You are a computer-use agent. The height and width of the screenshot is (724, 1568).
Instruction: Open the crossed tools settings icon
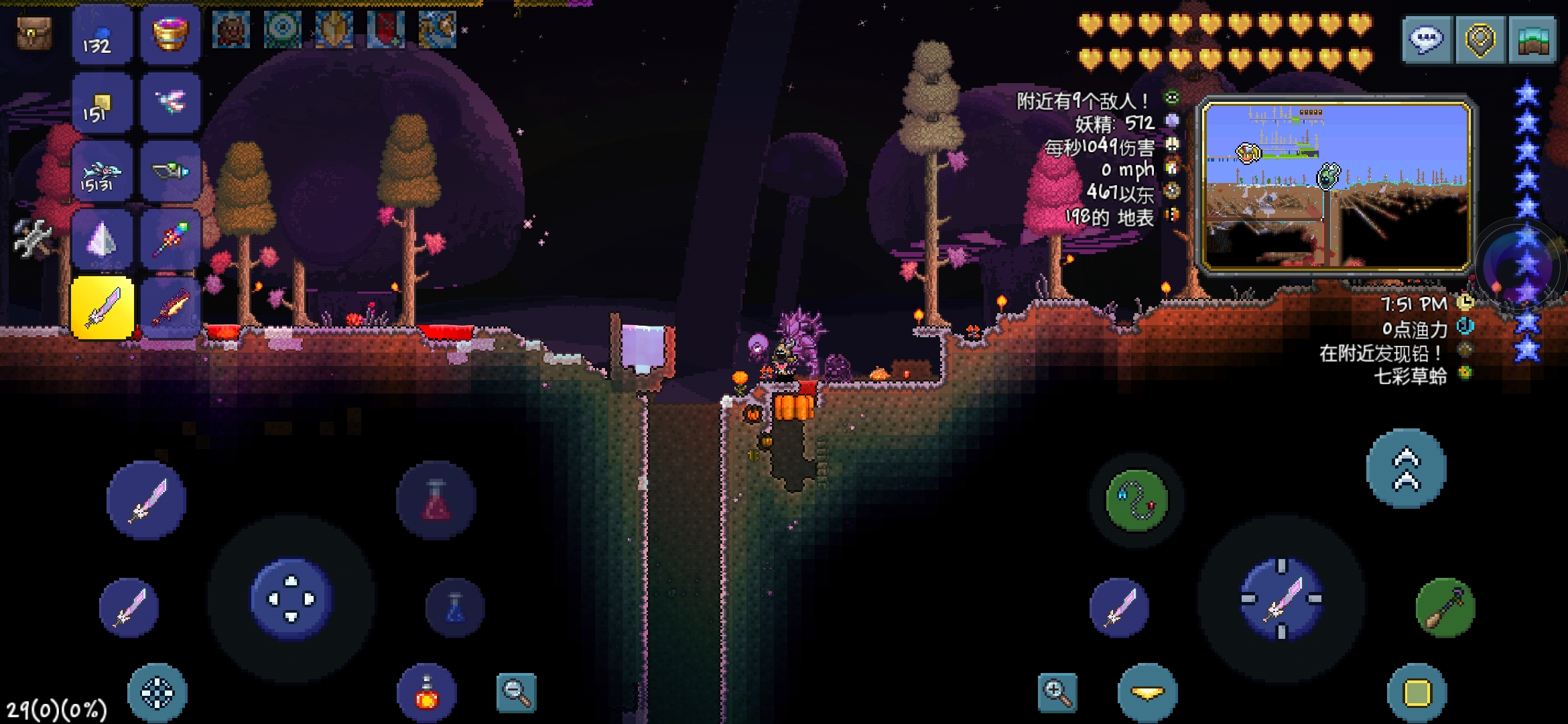pos(32,239)
